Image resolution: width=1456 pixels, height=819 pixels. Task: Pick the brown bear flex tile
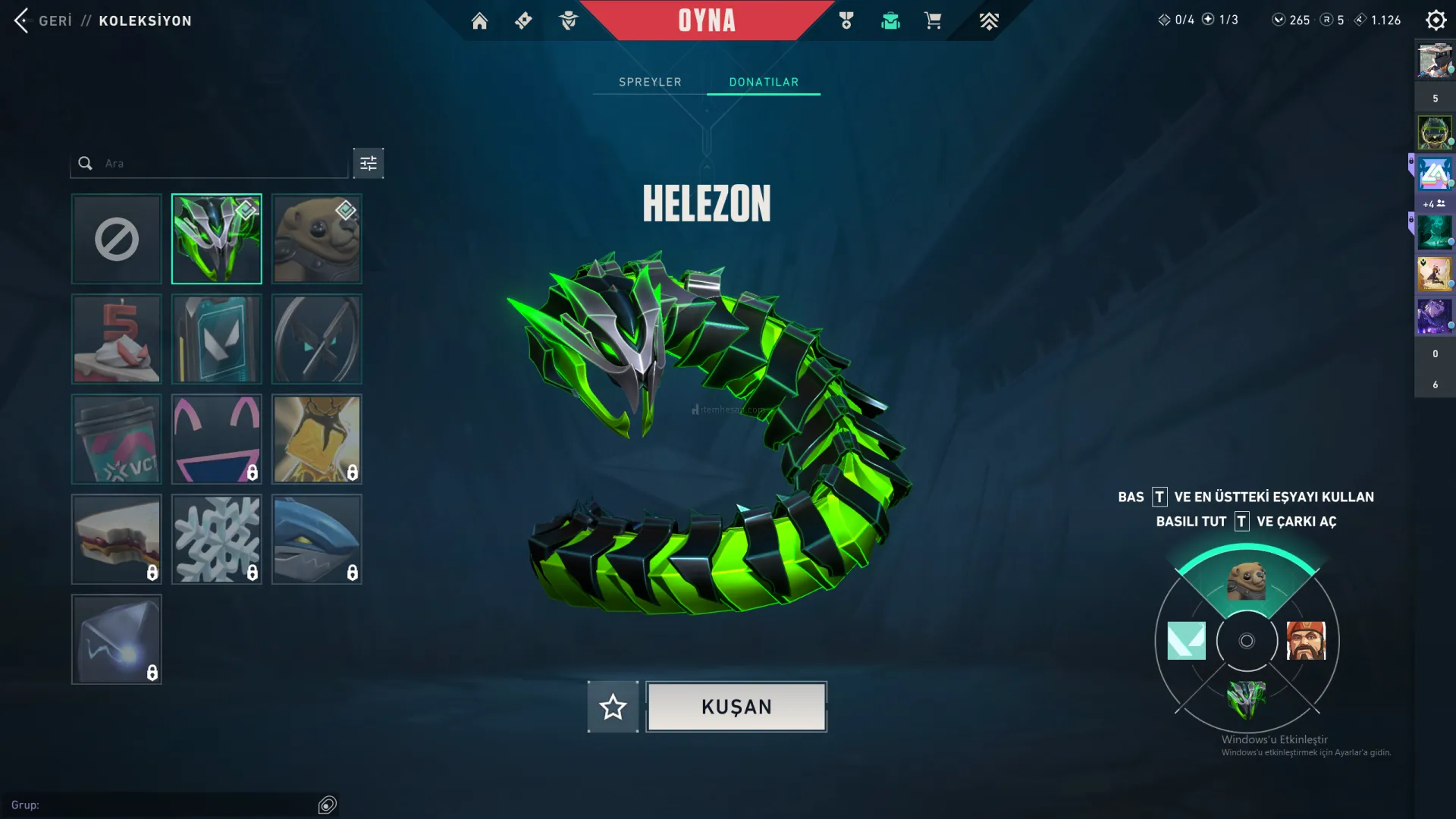tap(317, 240)
